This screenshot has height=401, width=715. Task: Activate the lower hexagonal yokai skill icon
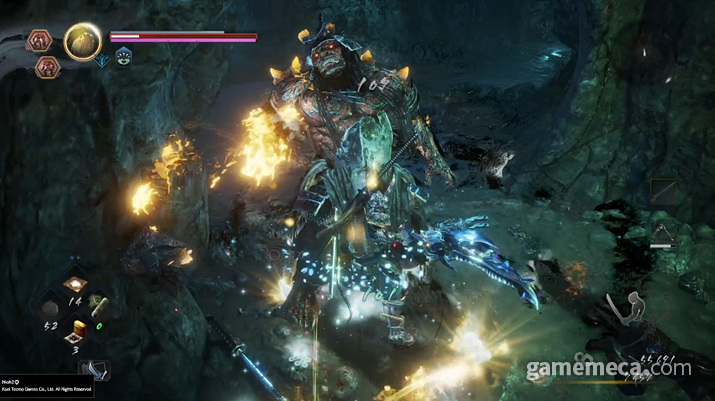pos(48,66)
